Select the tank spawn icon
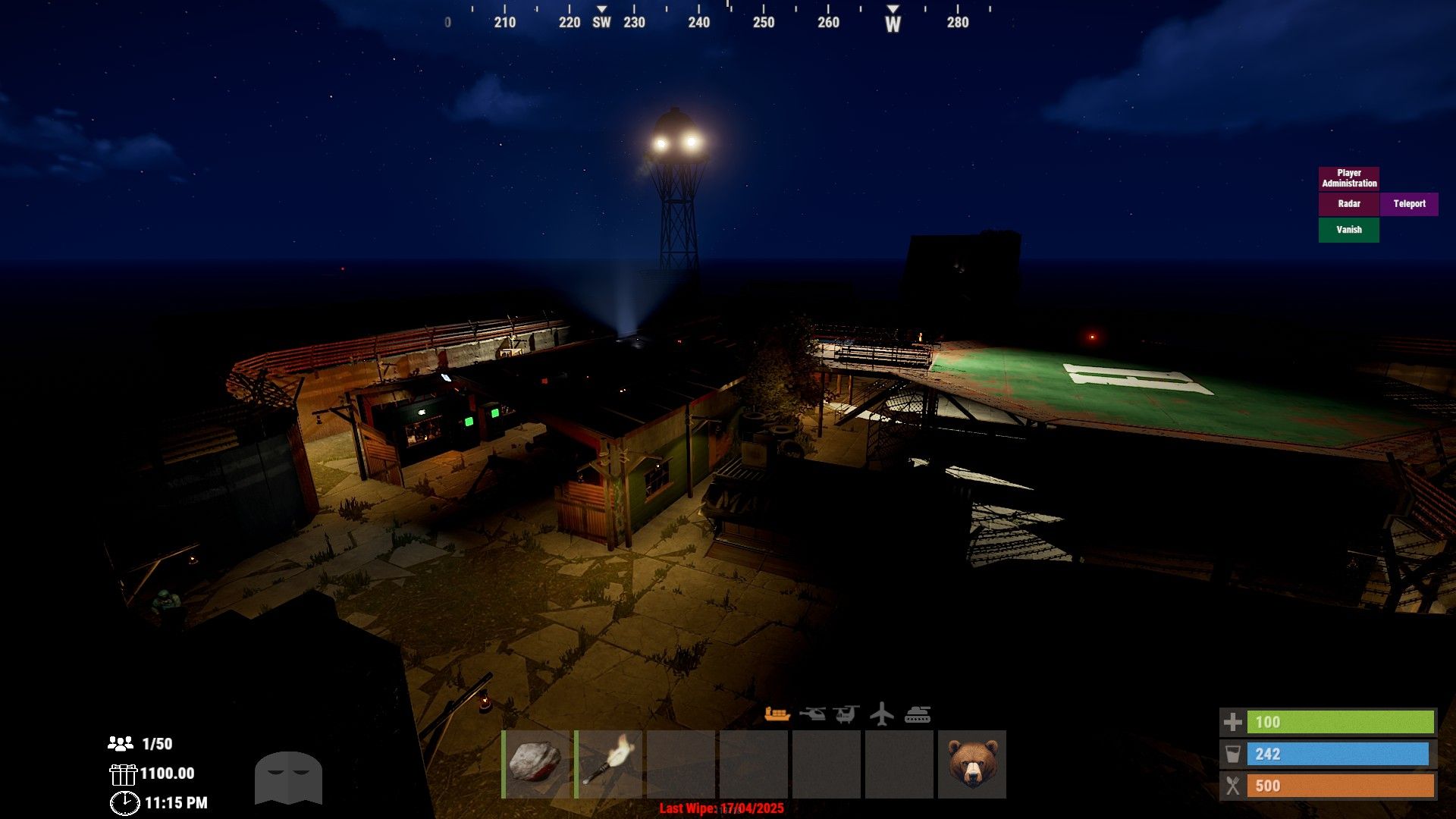Viewport: 1456px width, 819px height. 918,713
